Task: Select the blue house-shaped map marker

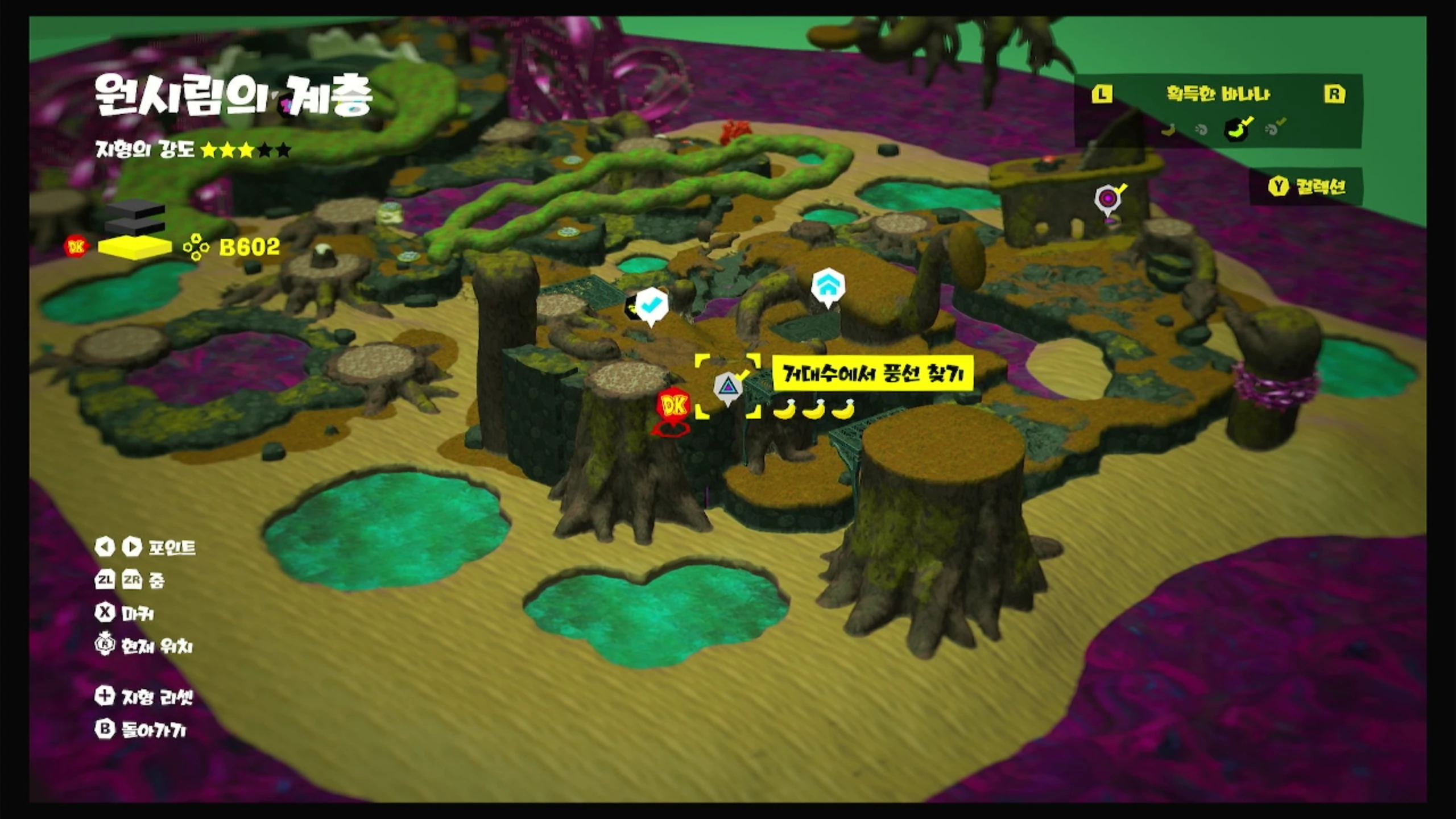Action: (828, 286)
